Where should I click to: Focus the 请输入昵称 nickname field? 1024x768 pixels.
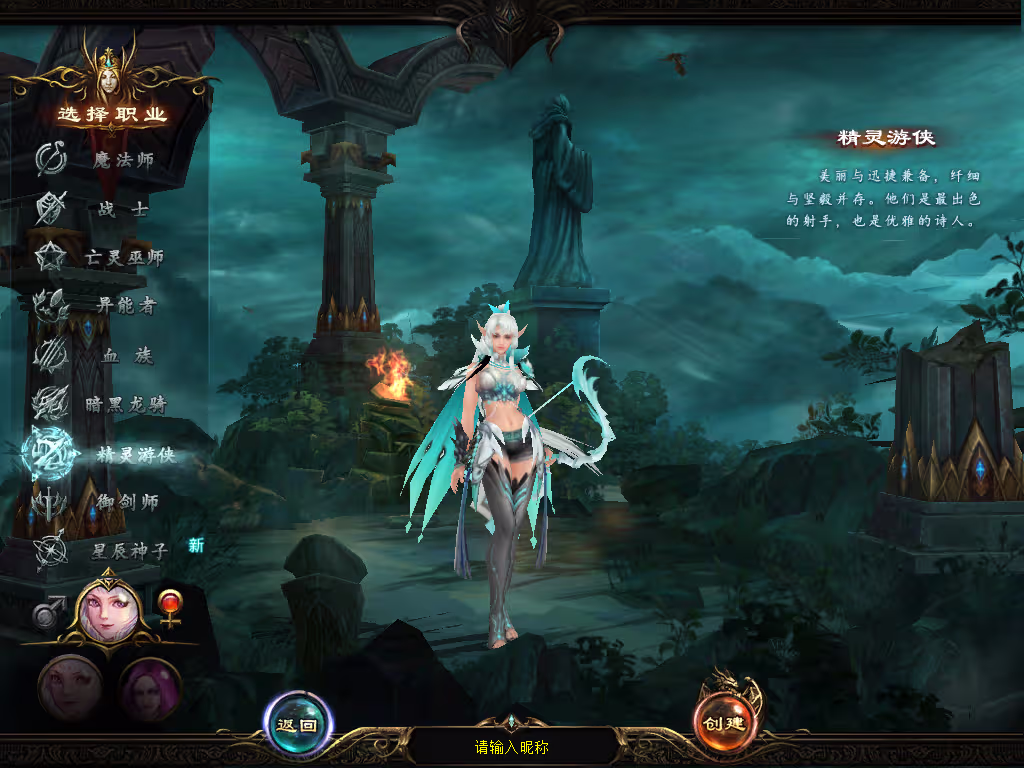tap(512, 747)
